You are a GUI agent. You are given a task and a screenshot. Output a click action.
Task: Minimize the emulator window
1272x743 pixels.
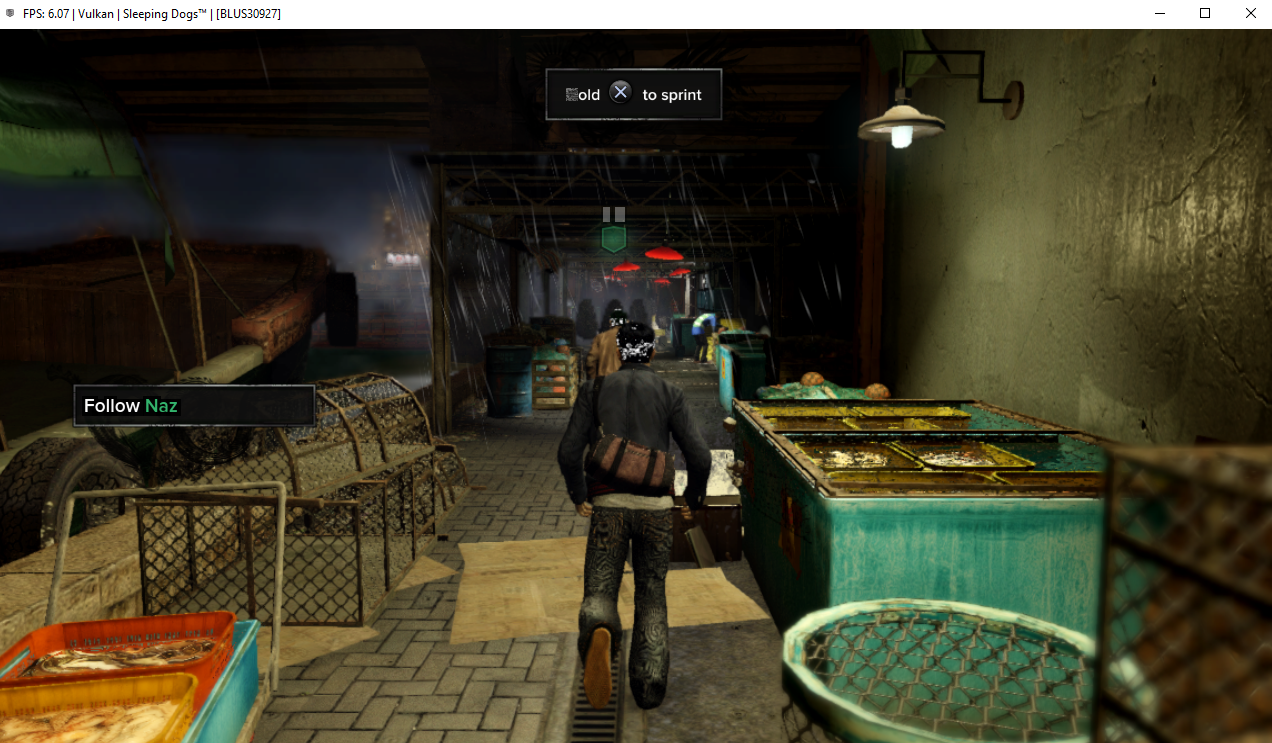tap(1159, 13)
